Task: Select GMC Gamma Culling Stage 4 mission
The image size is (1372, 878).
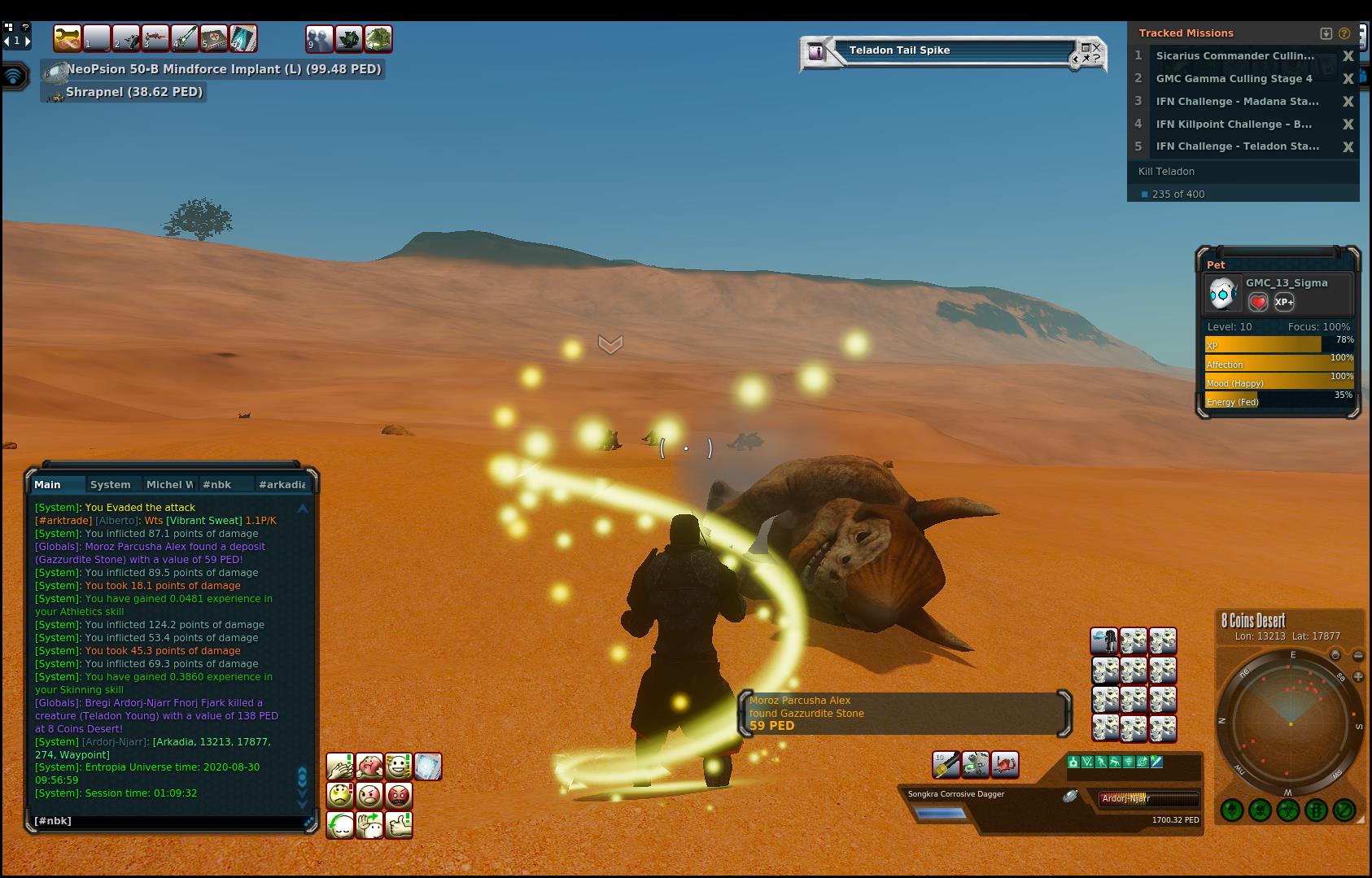Action: [1234, 79]
